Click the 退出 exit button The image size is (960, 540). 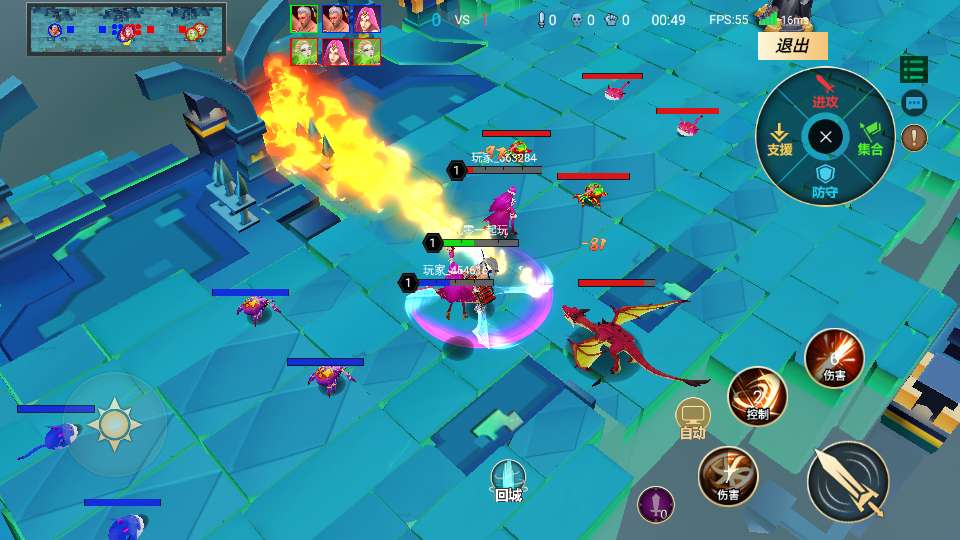tap(792, 46)
